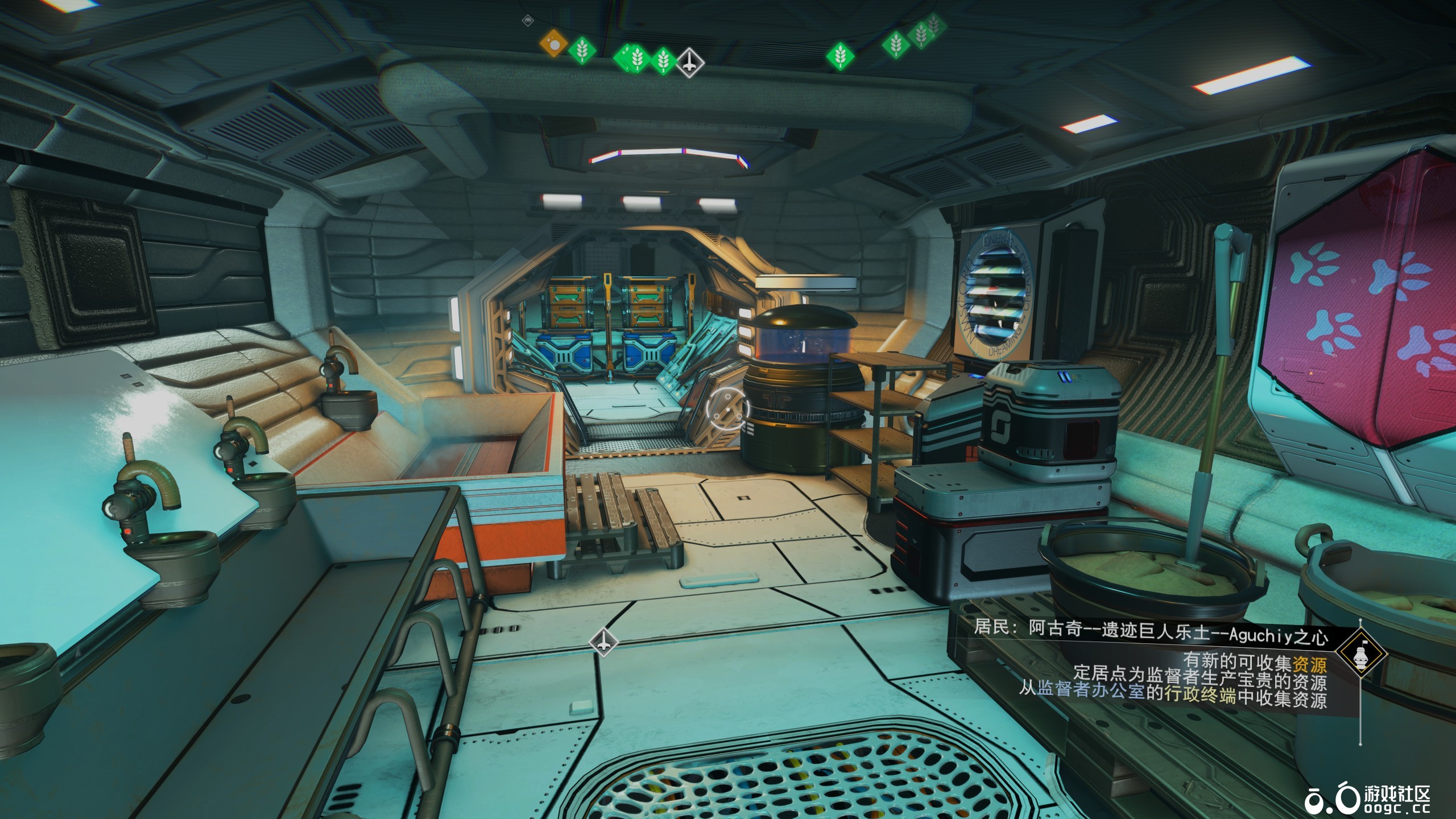Pick the green wheat marker touching the orange diamond
The image size is (1456, 819).
click(x=581, y=51)
